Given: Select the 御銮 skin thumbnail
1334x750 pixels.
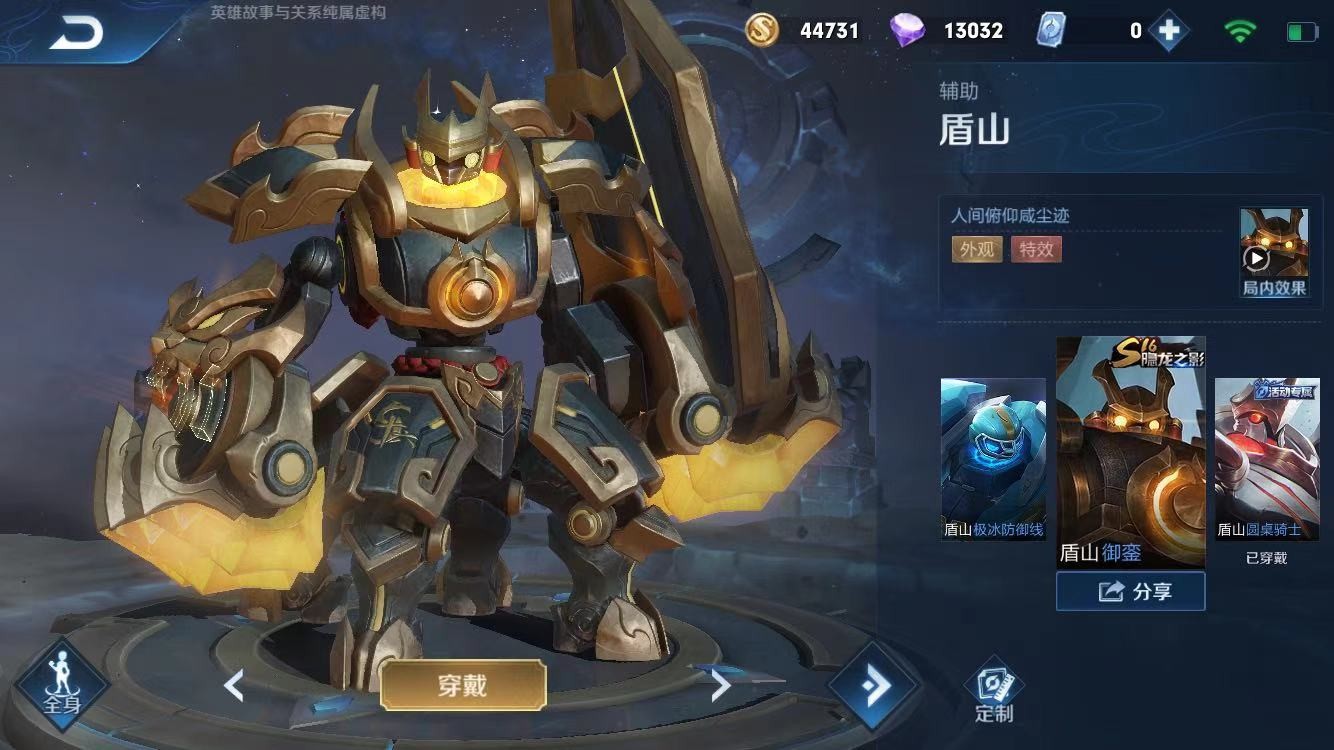Looking at the screenshot, I should (1130, 452).
